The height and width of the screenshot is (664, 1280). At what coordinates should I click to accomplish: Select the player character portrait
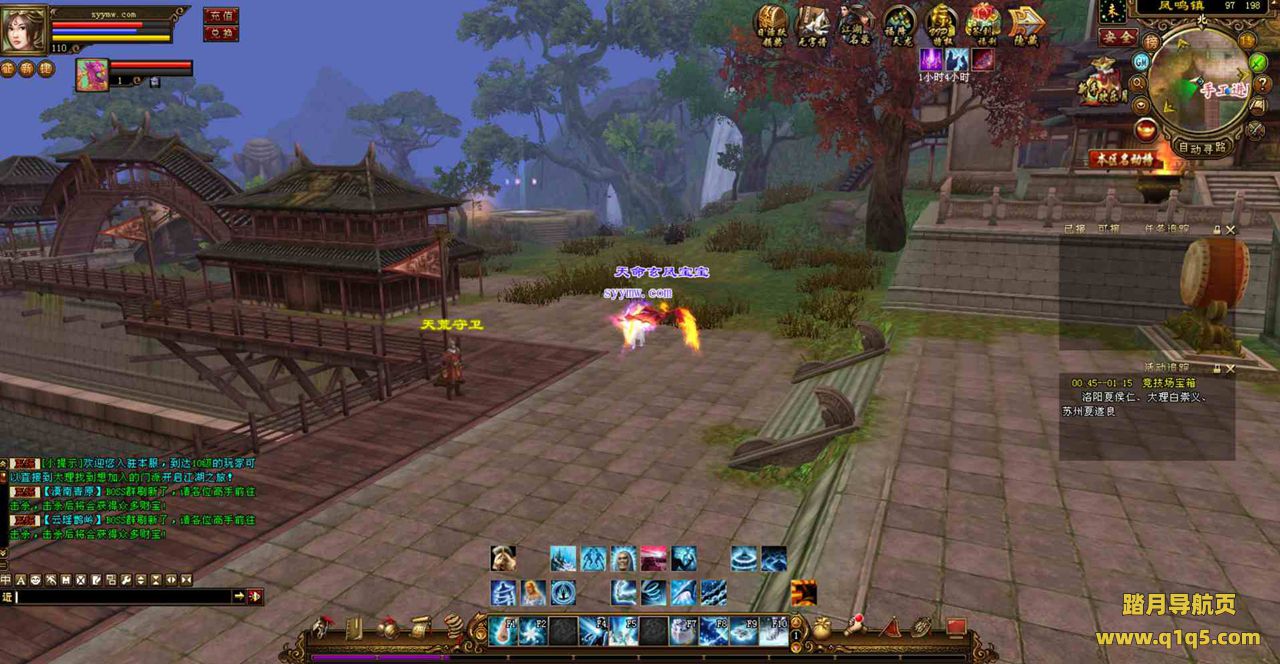[x=23, y=28]
